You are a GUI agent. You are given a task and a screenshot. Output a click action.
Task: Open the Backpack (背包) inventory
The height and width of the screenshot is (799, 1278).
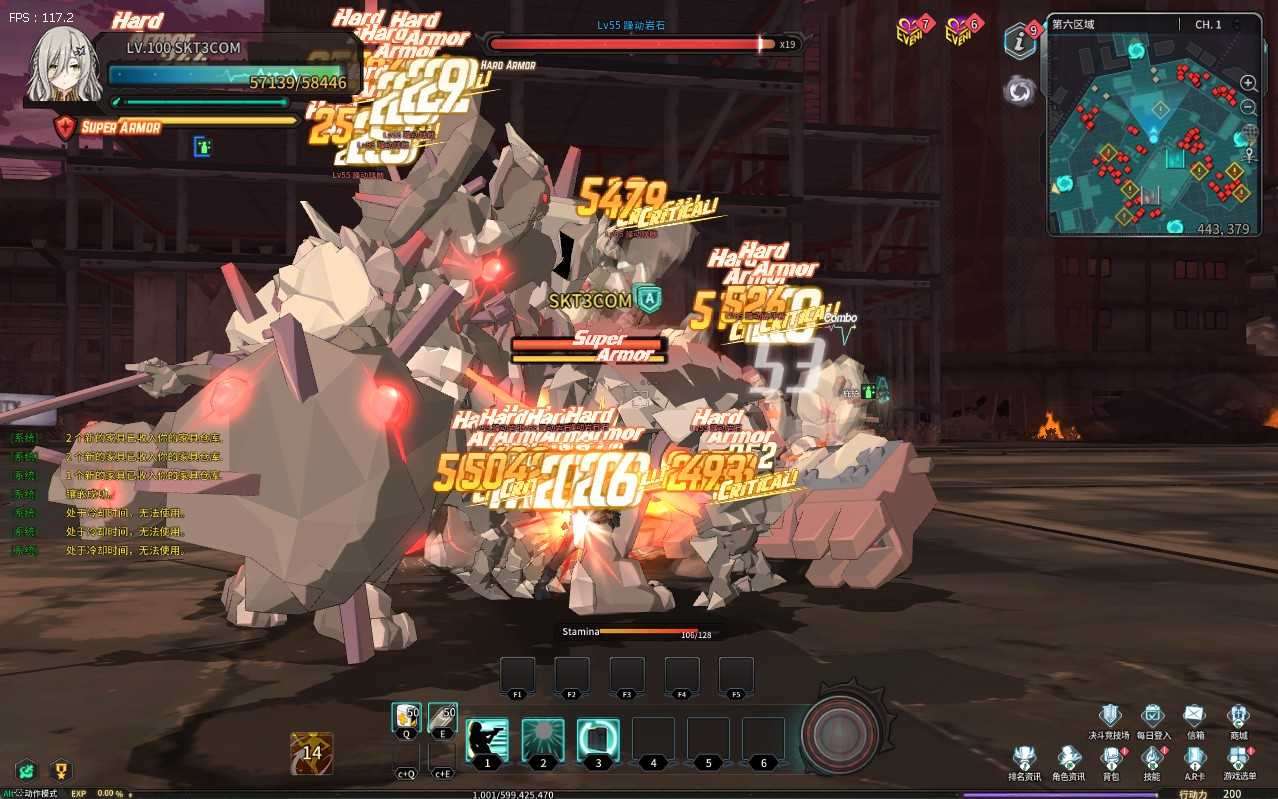[x=1110, y=758]
